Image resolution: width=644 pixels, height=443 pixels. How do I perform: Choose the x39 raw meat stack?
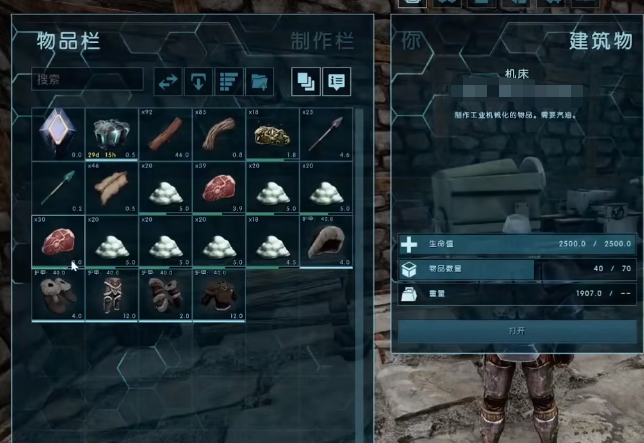pos(218,187)
